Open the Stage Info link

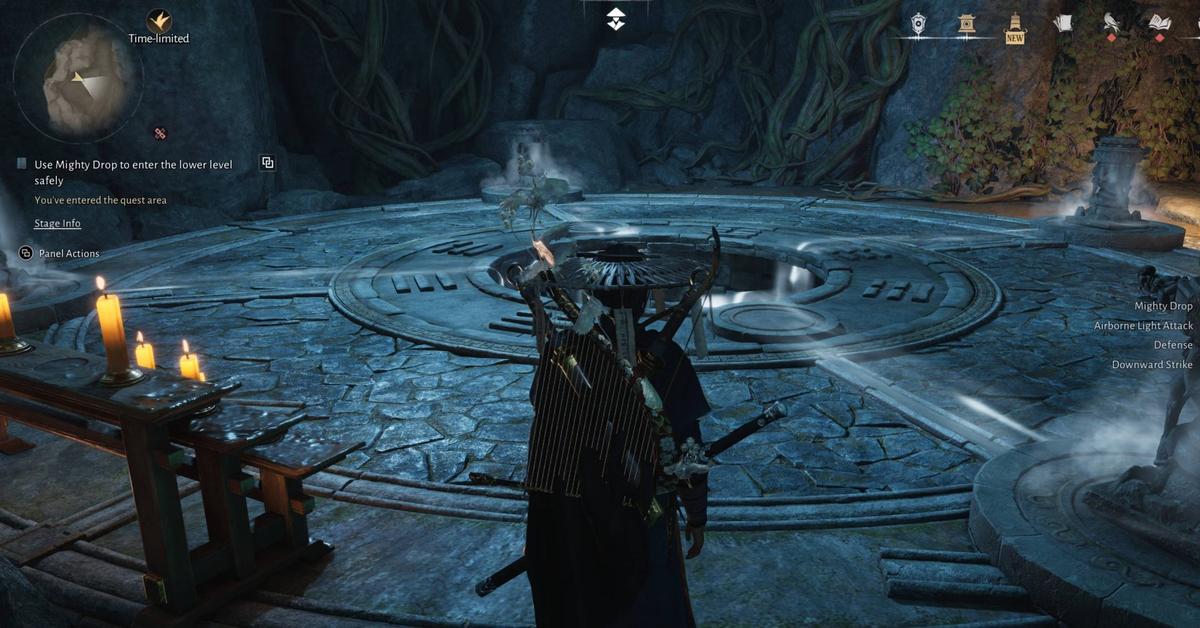57,223
